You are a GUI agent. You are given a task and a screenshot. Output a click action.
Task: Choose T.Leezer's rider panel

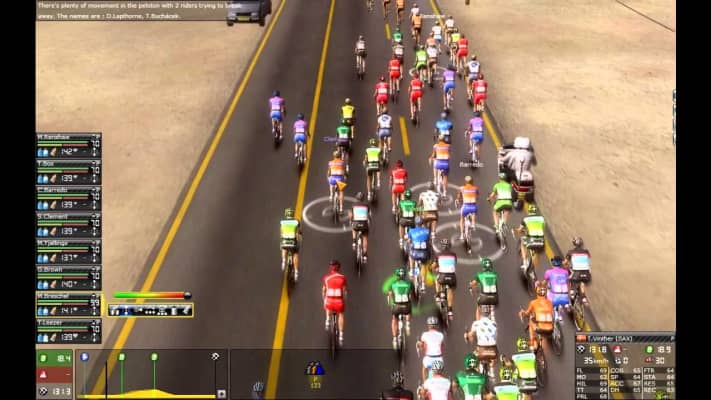[68, 330]
